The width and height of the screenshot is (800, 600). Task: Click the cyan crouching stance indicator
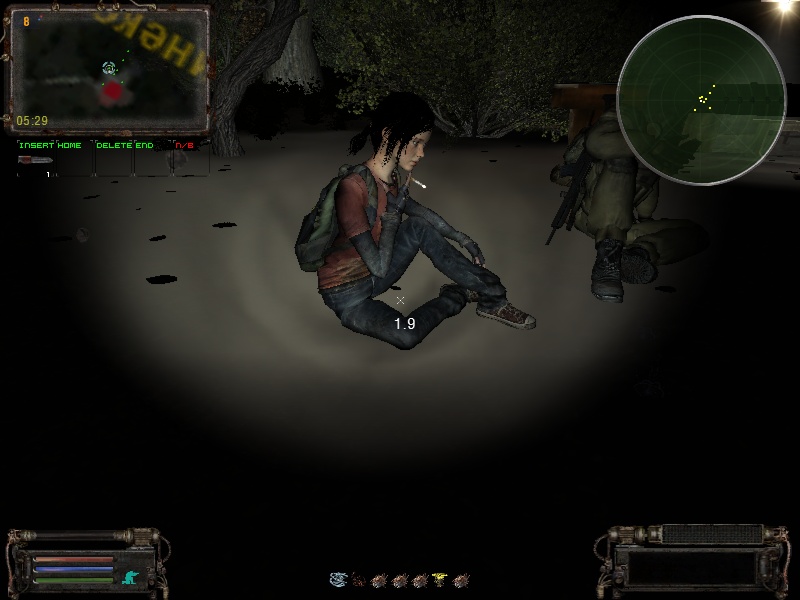tap(130, 577)
